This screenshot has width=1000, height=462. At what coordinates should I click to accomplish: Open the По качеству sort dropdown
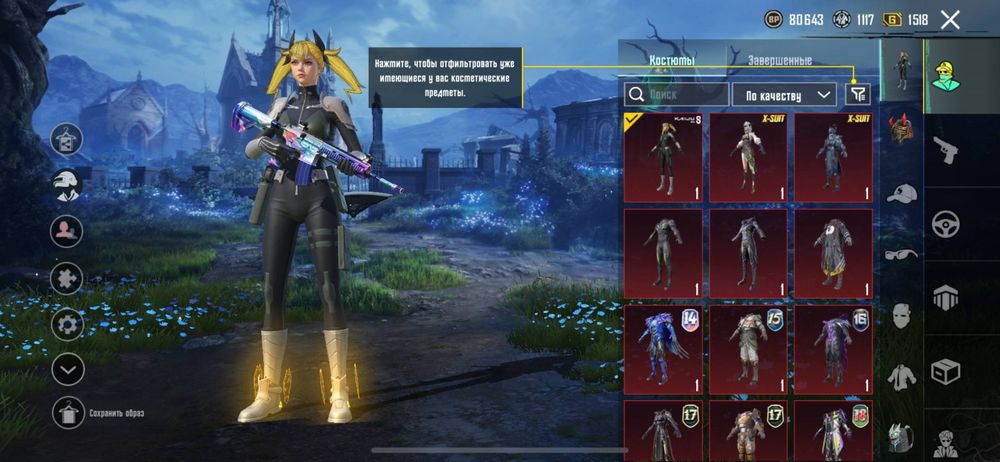(784, 94)
